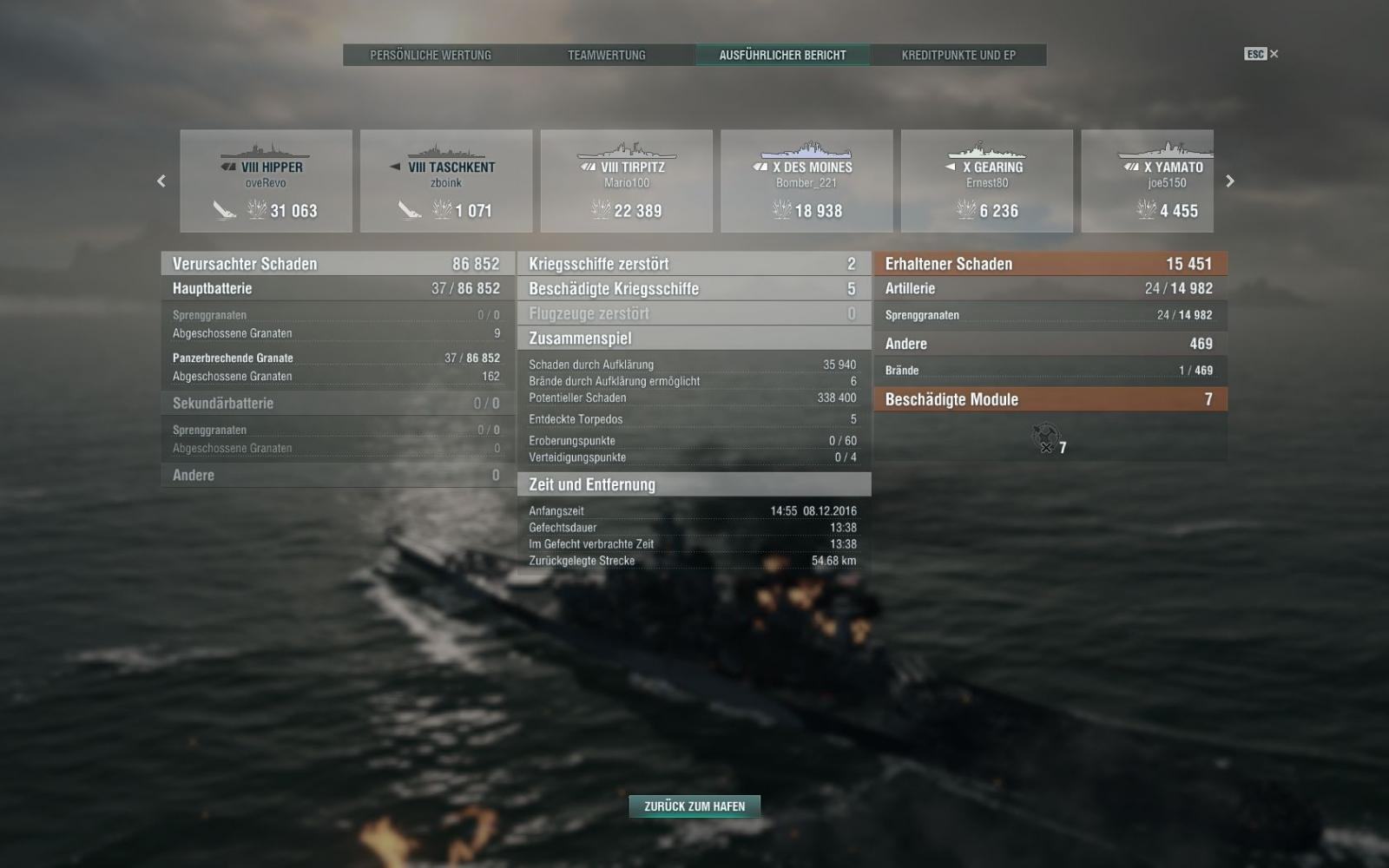Open the Teamwertung tab
Viewport: 1389px width, 868px height.
point(607,55)
